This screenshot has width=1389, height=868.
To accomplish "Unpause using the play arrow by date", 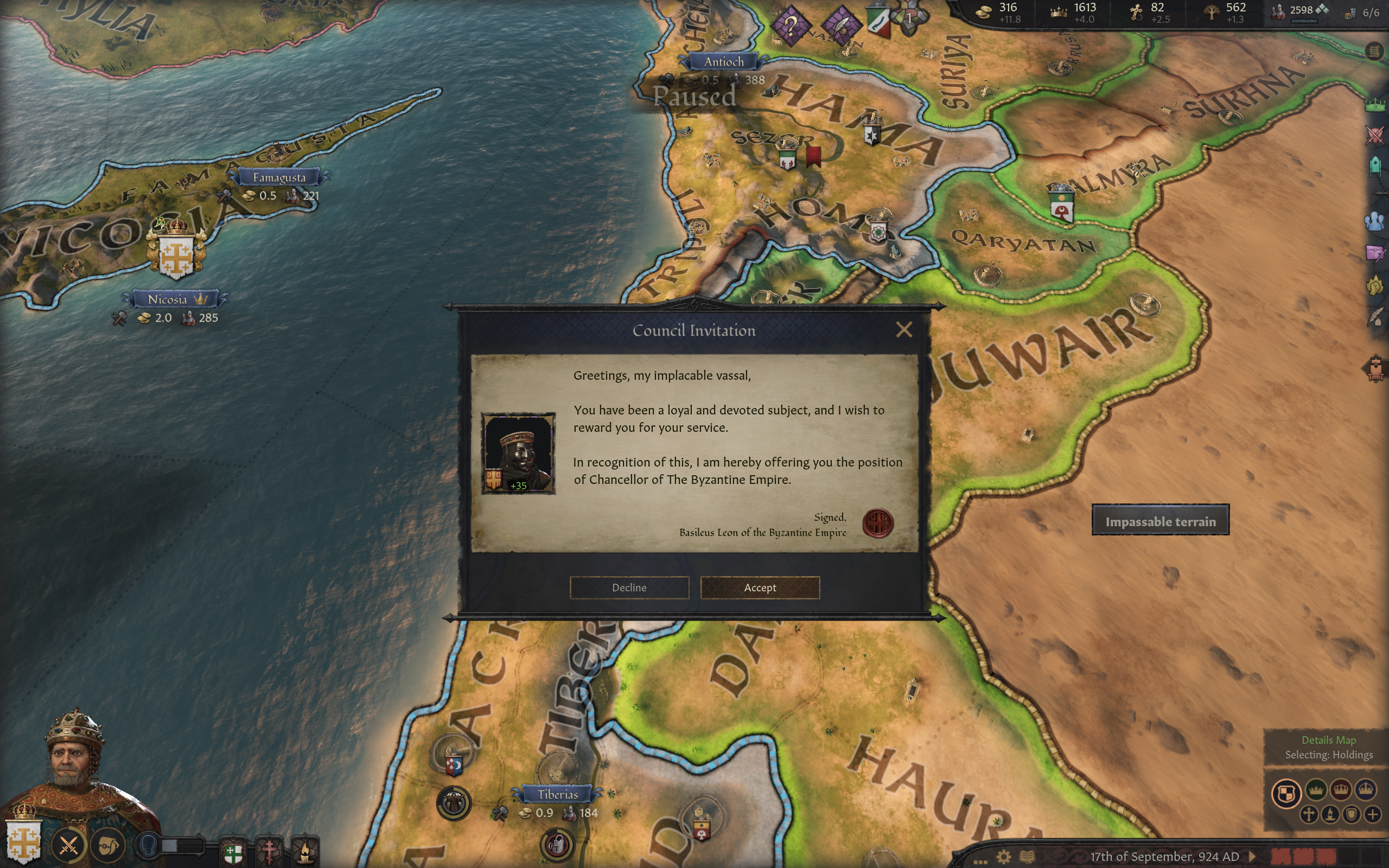I will coord(1252,857).
